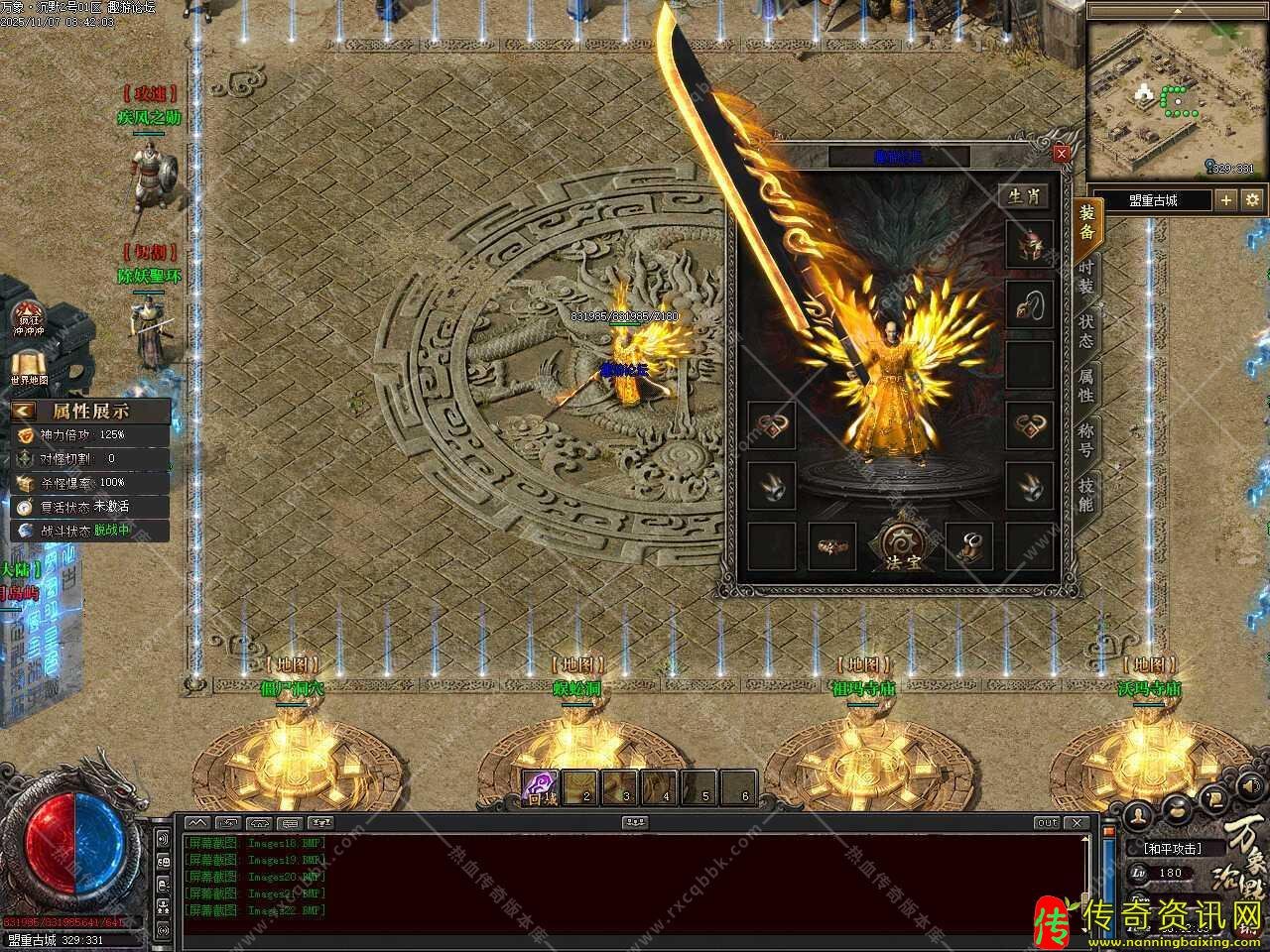
Task: Select the equipped belt slot
Action: coord(831,546)
